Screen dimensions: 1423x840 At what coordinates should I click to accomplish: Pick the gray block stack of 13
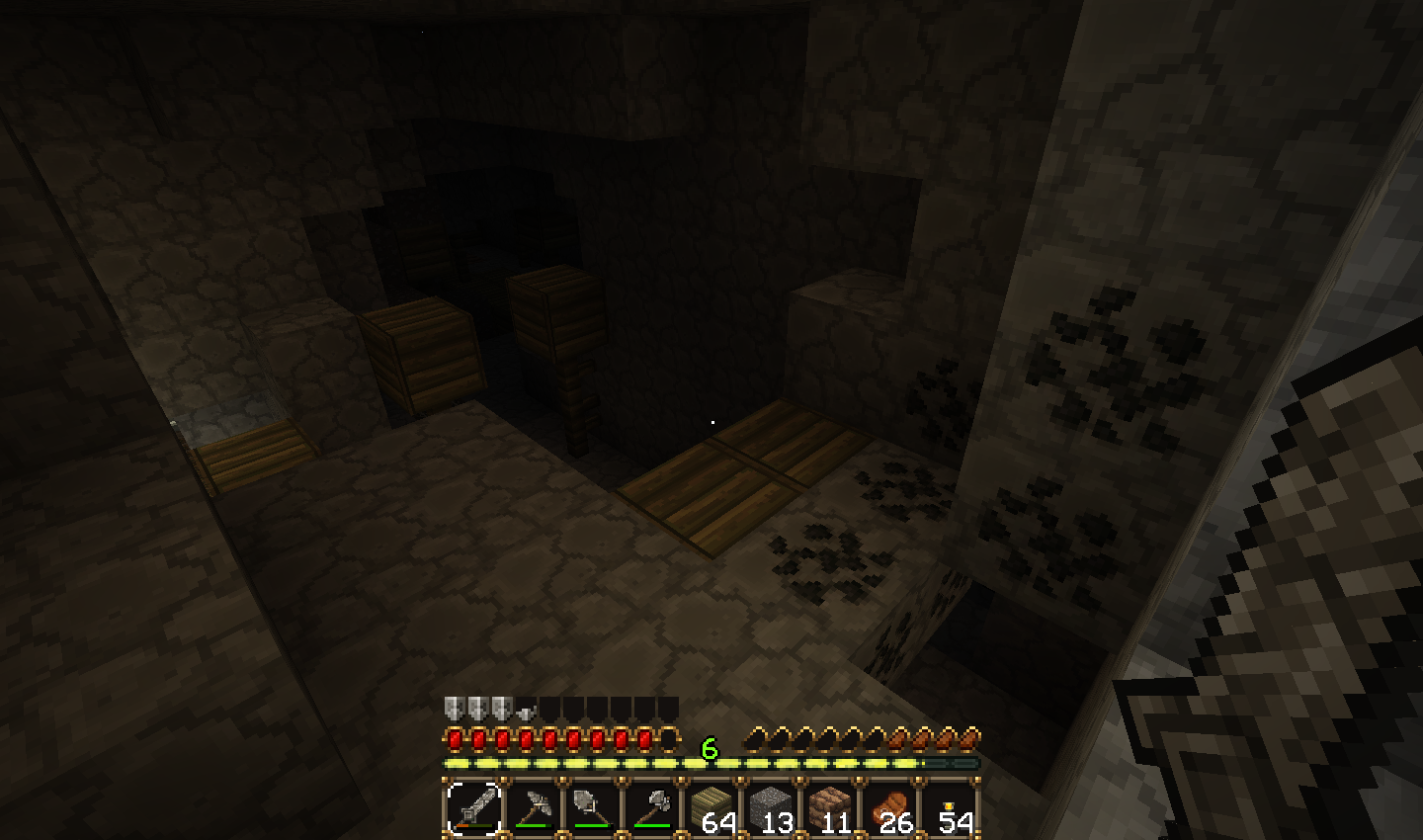(771, 808)
